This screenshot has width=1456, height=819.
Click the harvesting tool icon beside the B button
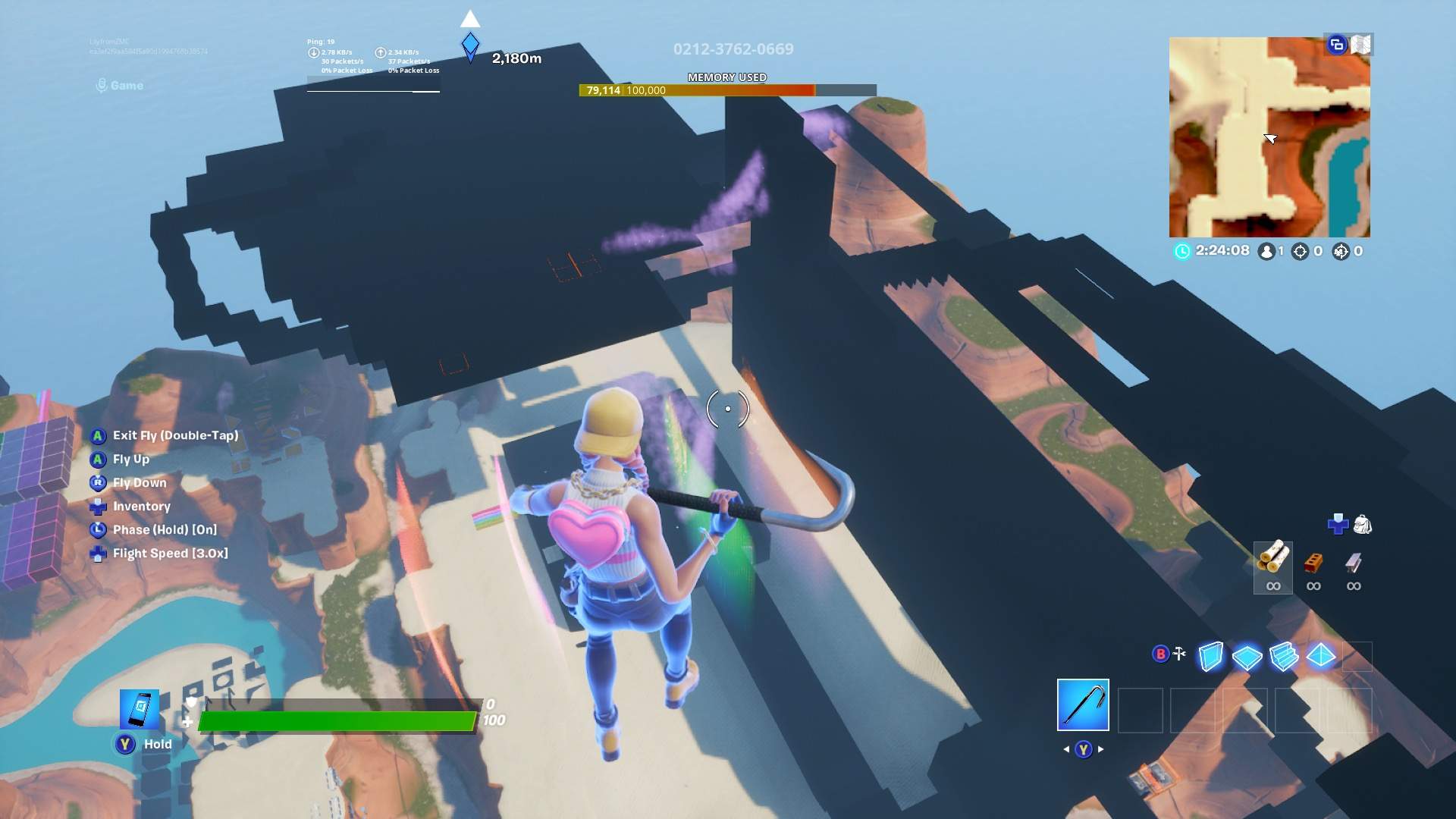[x=1178, y=652]
